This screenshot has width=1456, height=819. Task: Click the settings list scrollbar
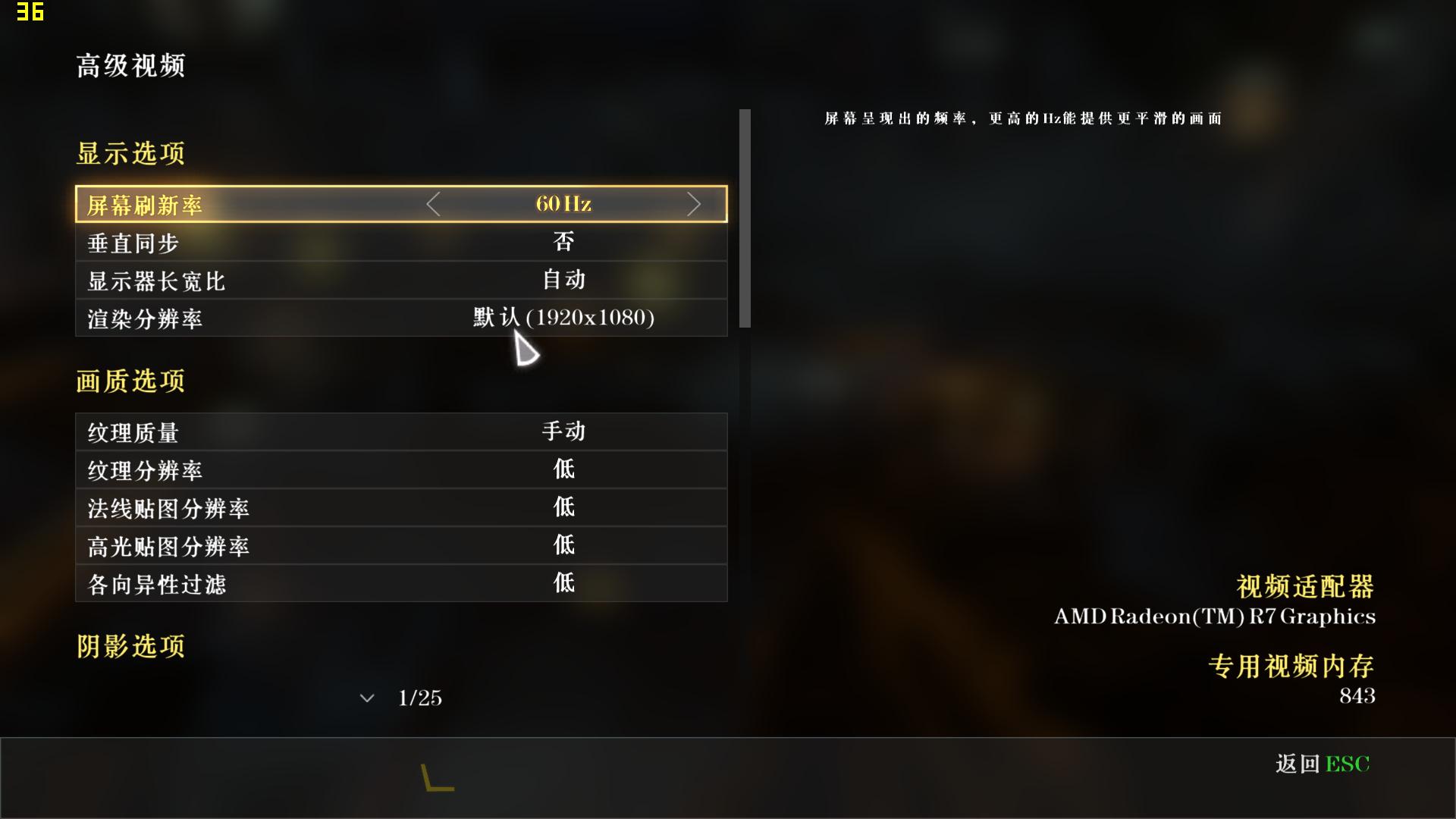click(x=745, y=218)
